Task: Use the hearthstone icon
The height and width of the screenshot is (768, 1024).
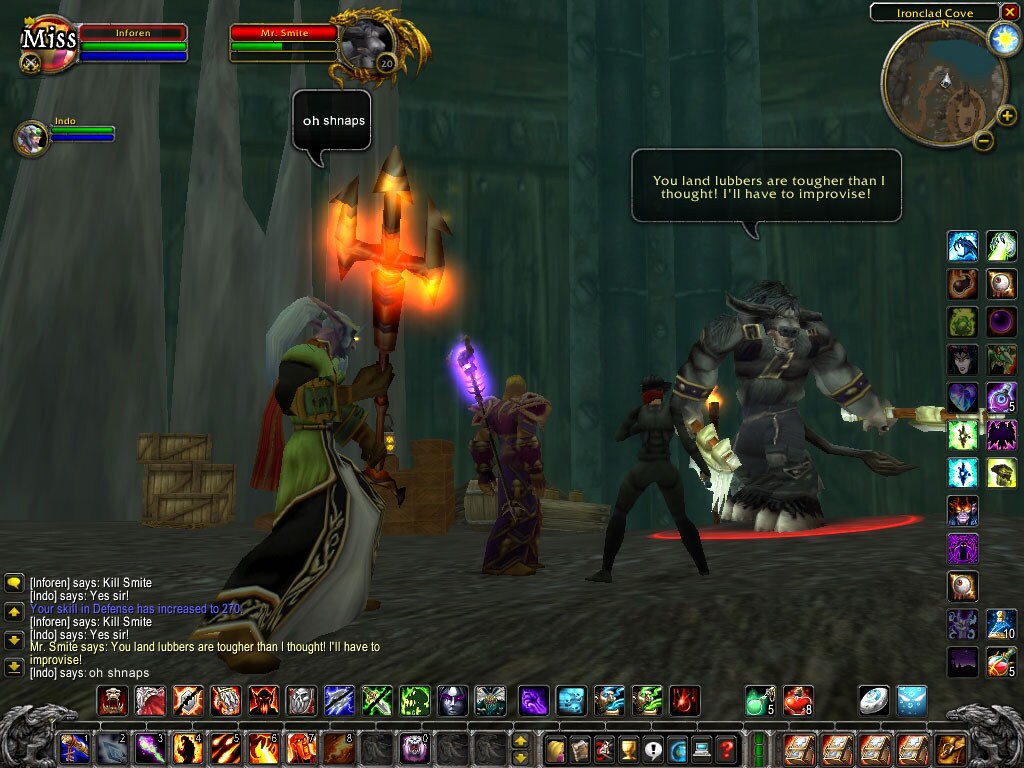Action: click(873, 700)
